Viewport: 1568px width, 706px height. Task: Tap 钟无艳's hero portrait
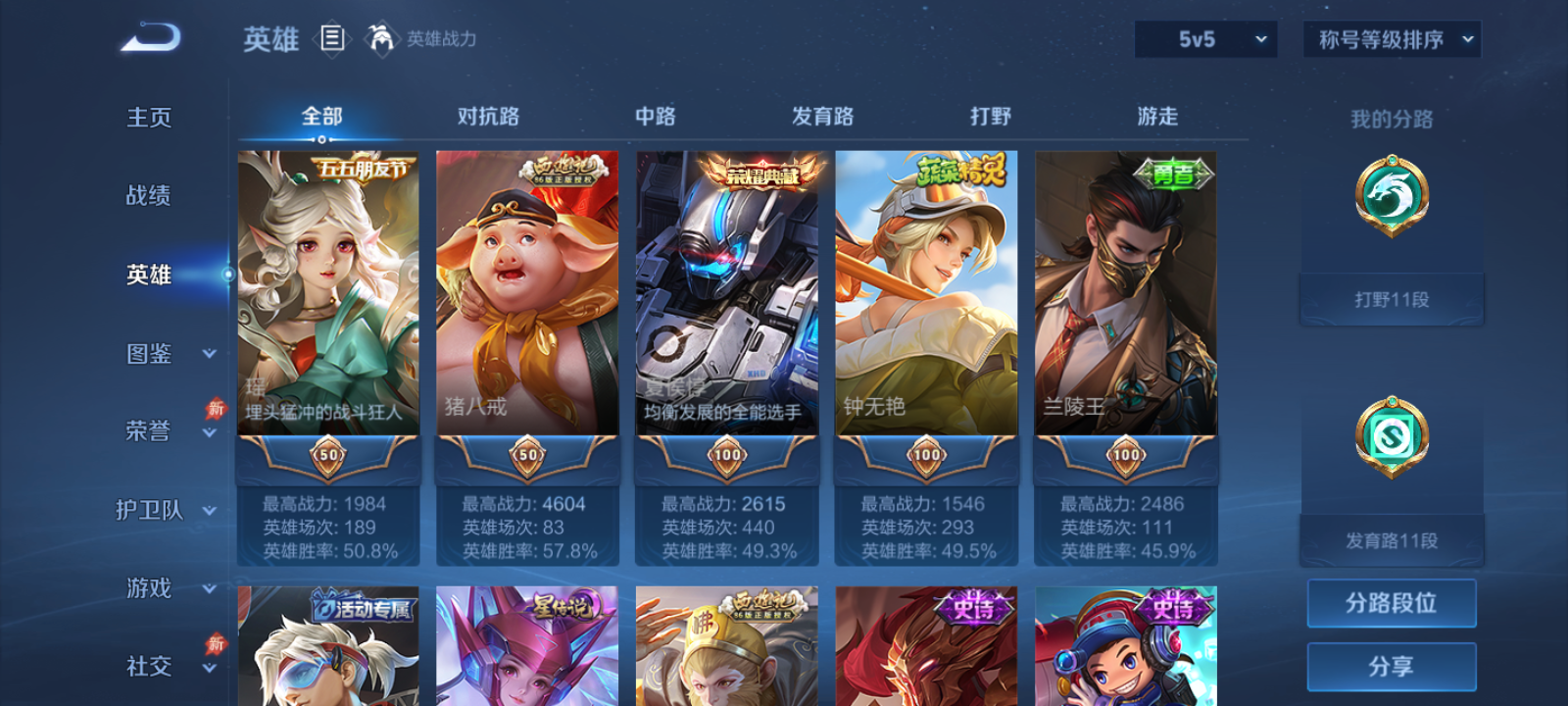pos(925,294)
